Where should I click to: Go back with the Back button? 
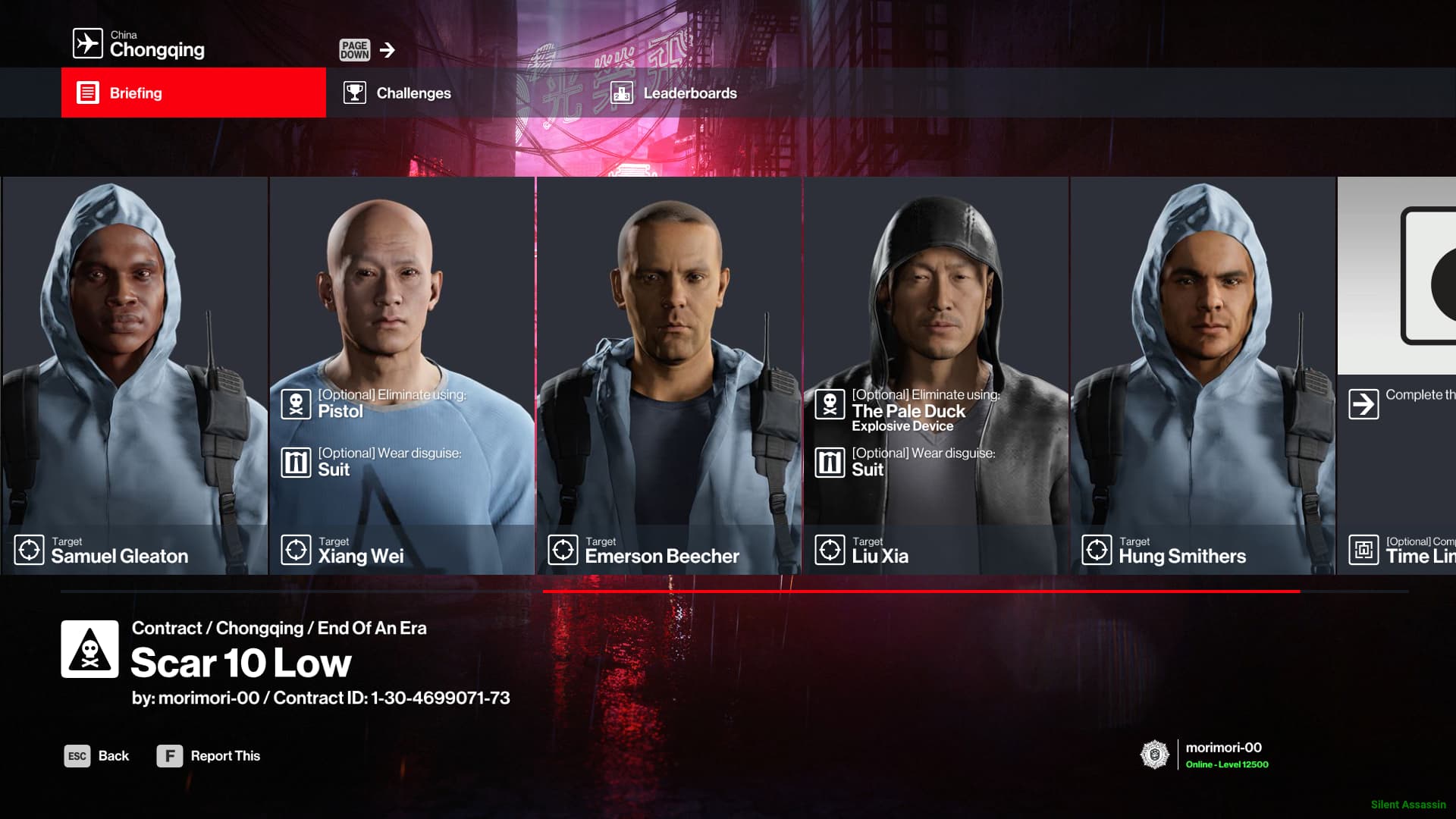tap(97, 756)
